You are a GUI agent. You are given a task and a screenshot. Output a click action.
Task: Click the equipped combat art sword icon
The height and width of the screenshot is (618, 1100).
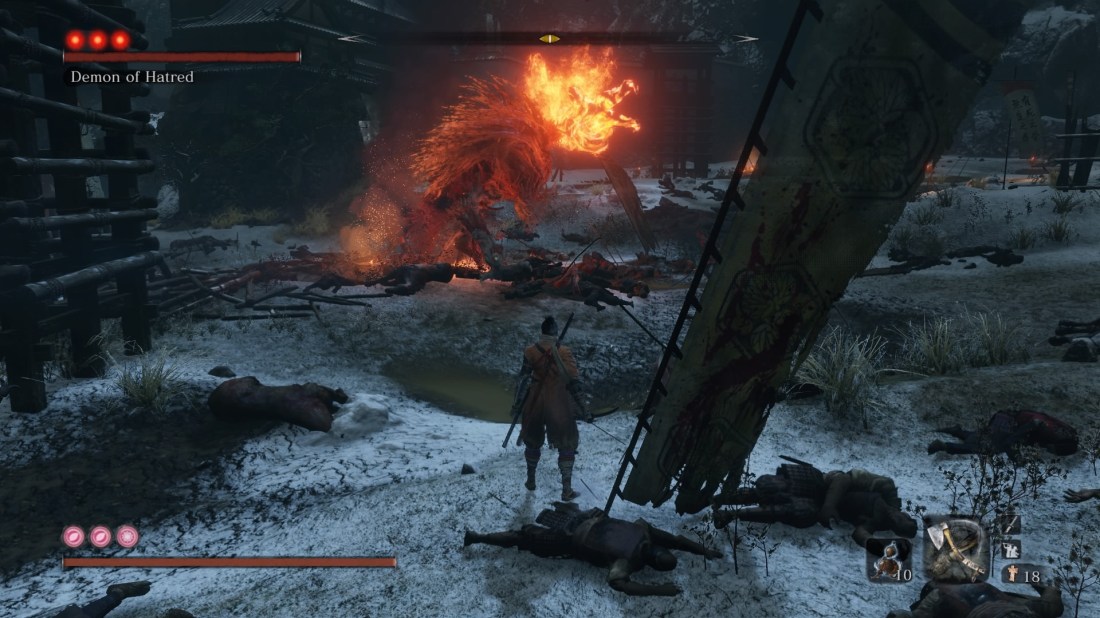pos(1009,524)
